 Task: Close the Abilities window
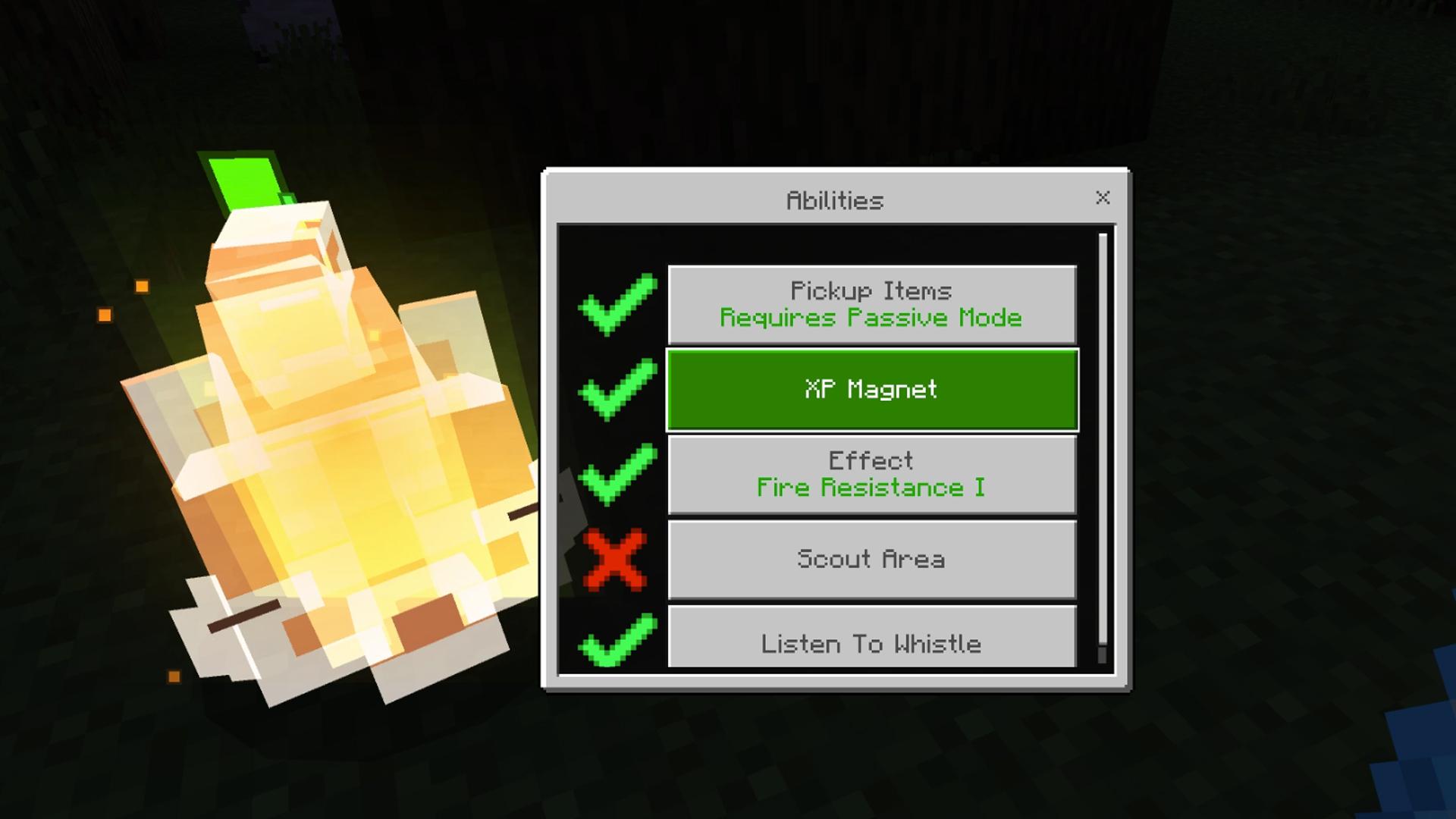coord(1103,198)
